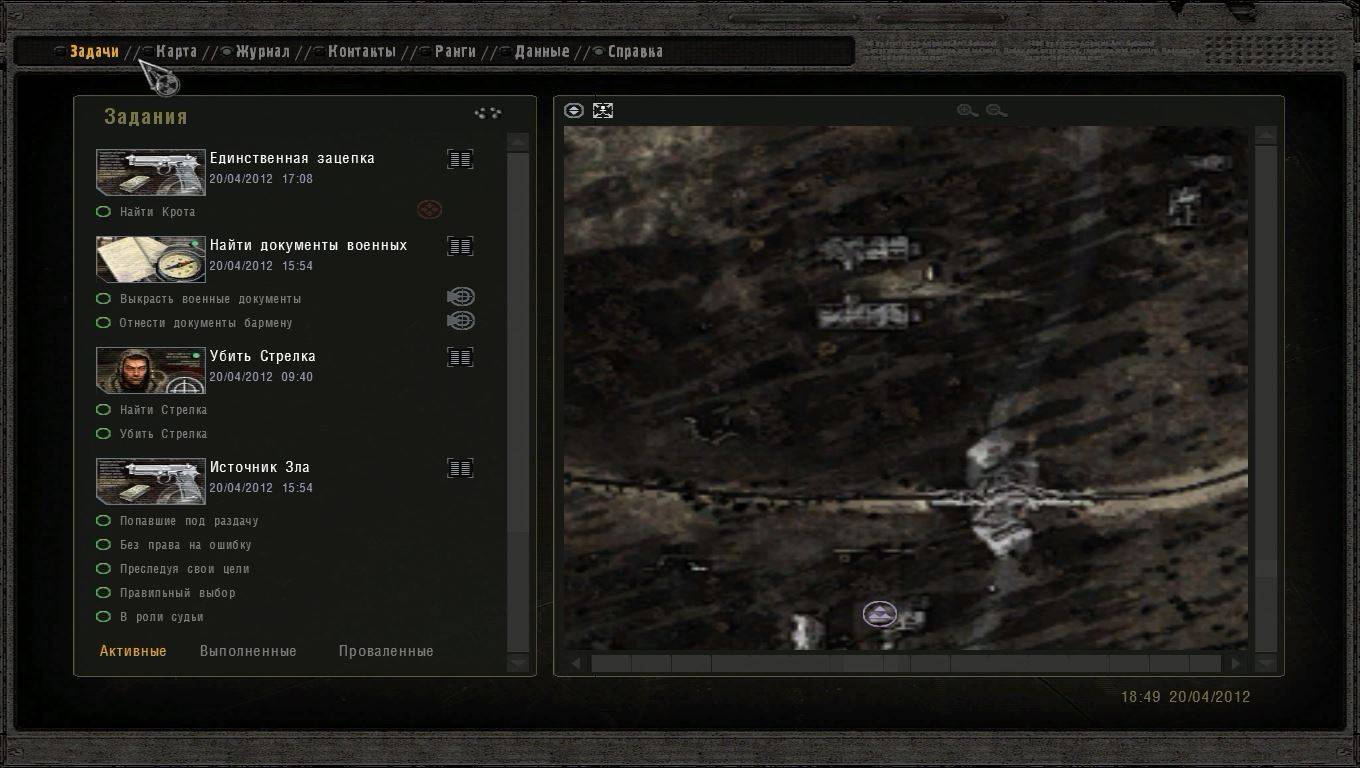
Task: Show map target for Выкрасть военные документы
Action: pos(460,297)
